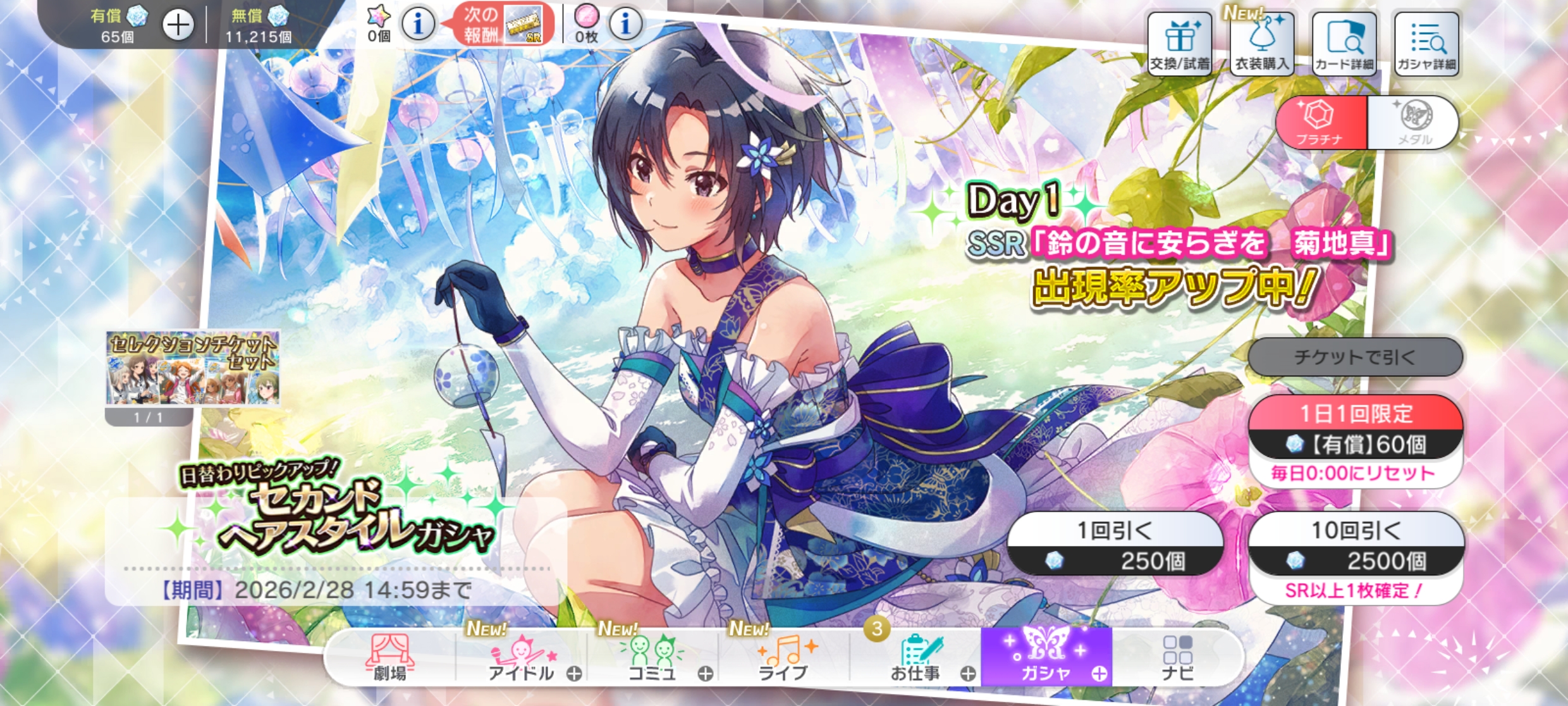This screenshot has width=1568, height=706.
Task: Open the セレクションチケットセット banner
Action: tap(192, 368)
